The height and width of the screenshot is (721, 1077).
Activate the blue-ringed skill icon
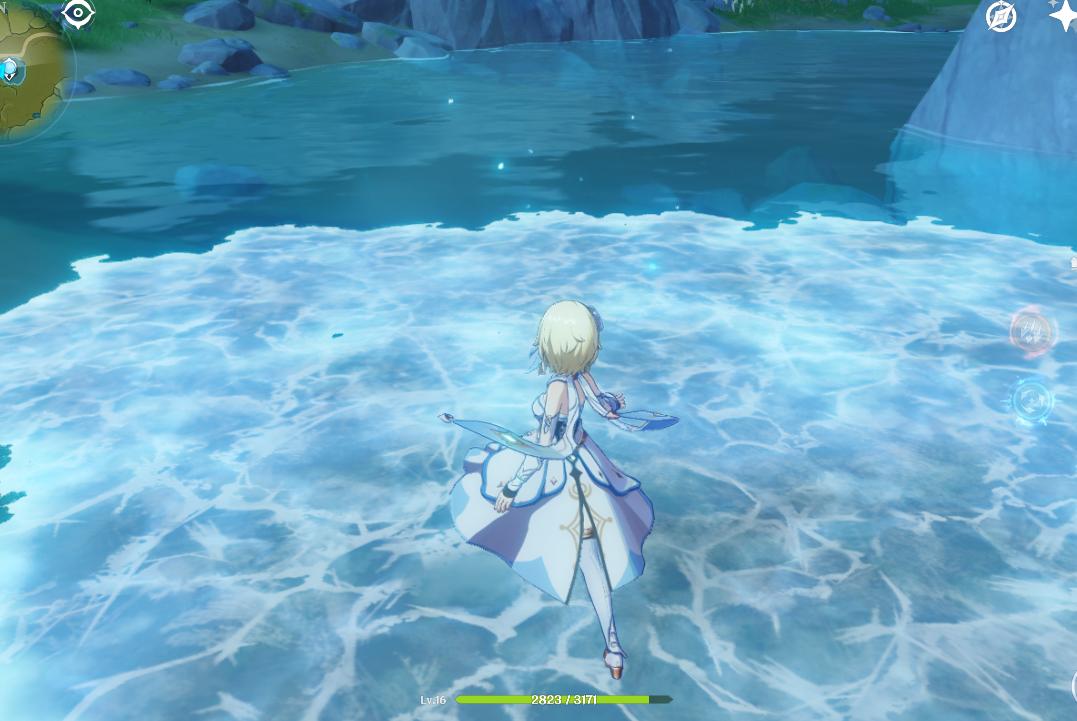click(1033, 400)
